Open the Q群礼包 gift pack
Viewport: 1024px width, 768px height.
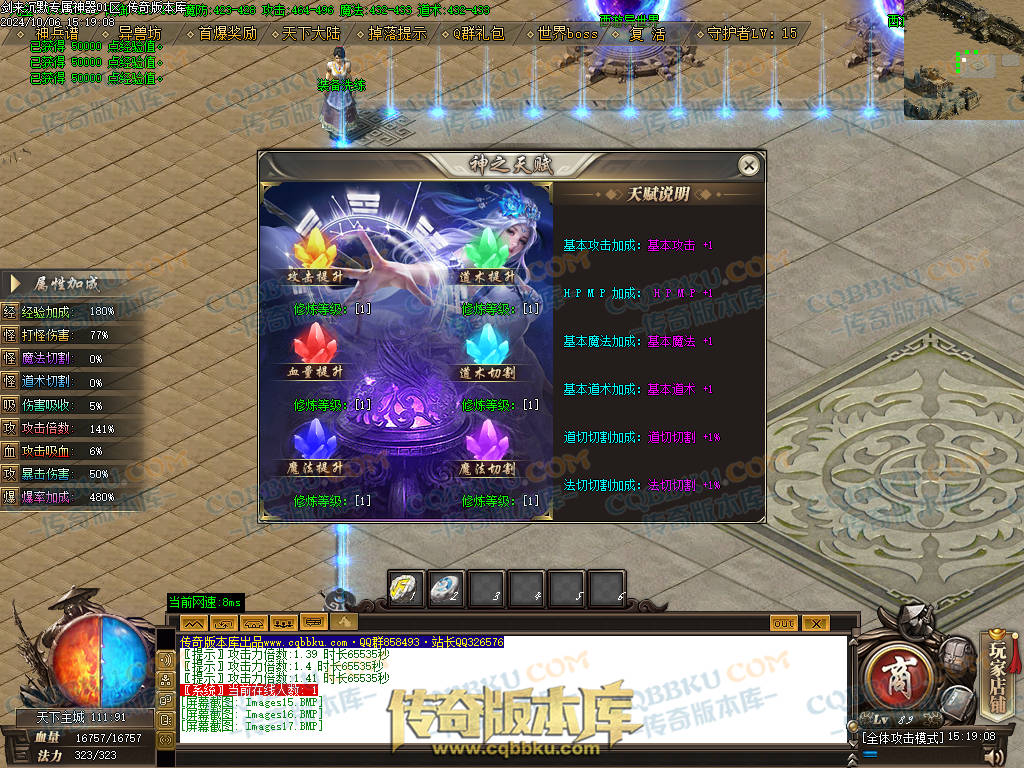480,33
